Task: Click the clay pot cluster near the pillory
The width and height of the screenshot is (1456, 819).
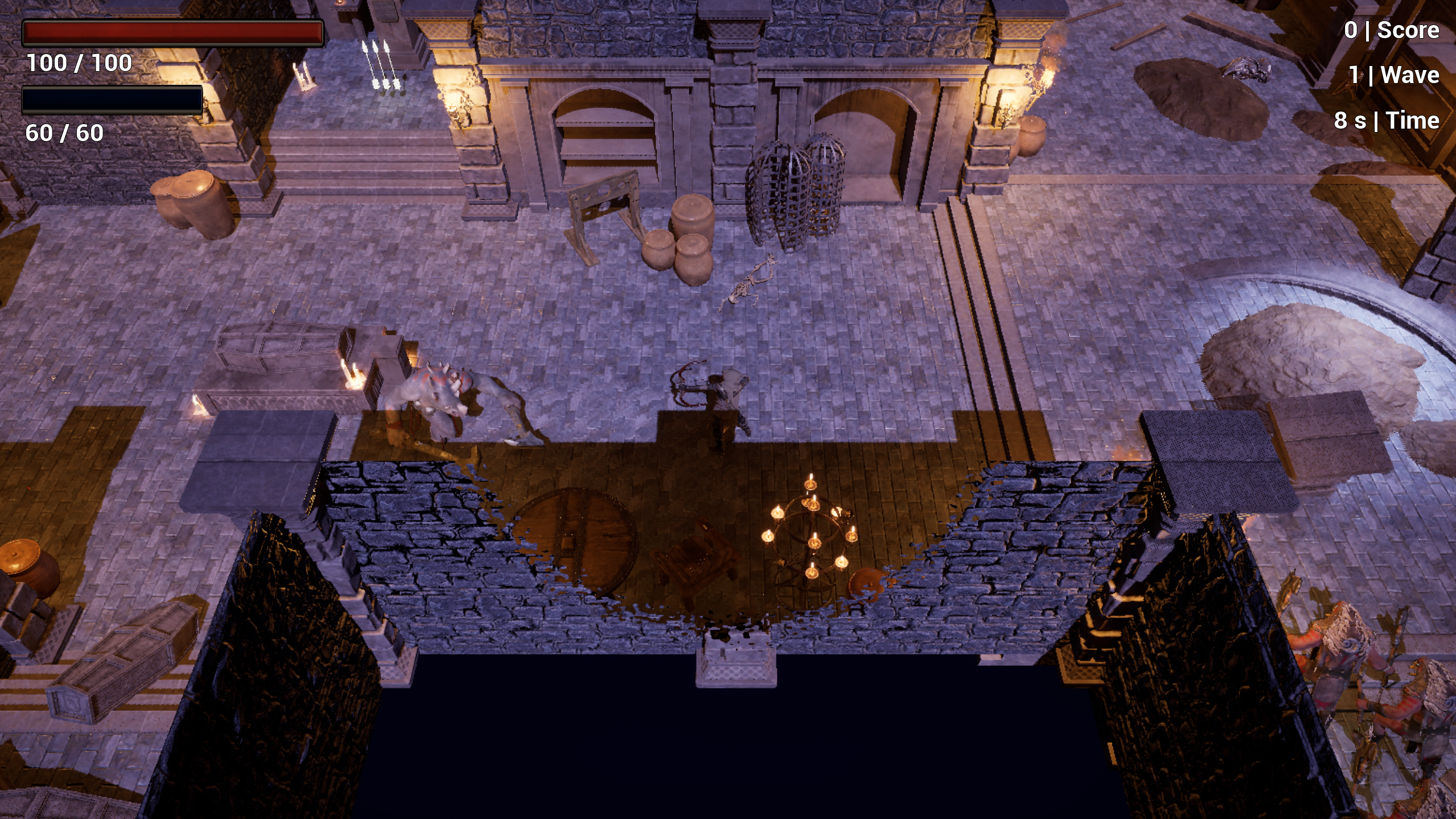Action: pyautogui.click(x=683, y=239)
